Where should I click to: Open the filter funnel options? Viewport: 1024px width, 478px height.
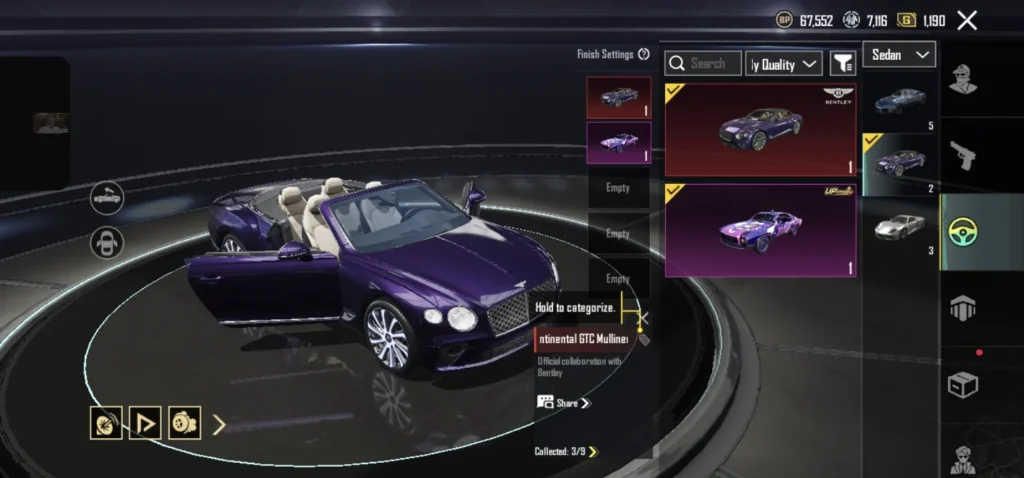[x=843, y=64]
